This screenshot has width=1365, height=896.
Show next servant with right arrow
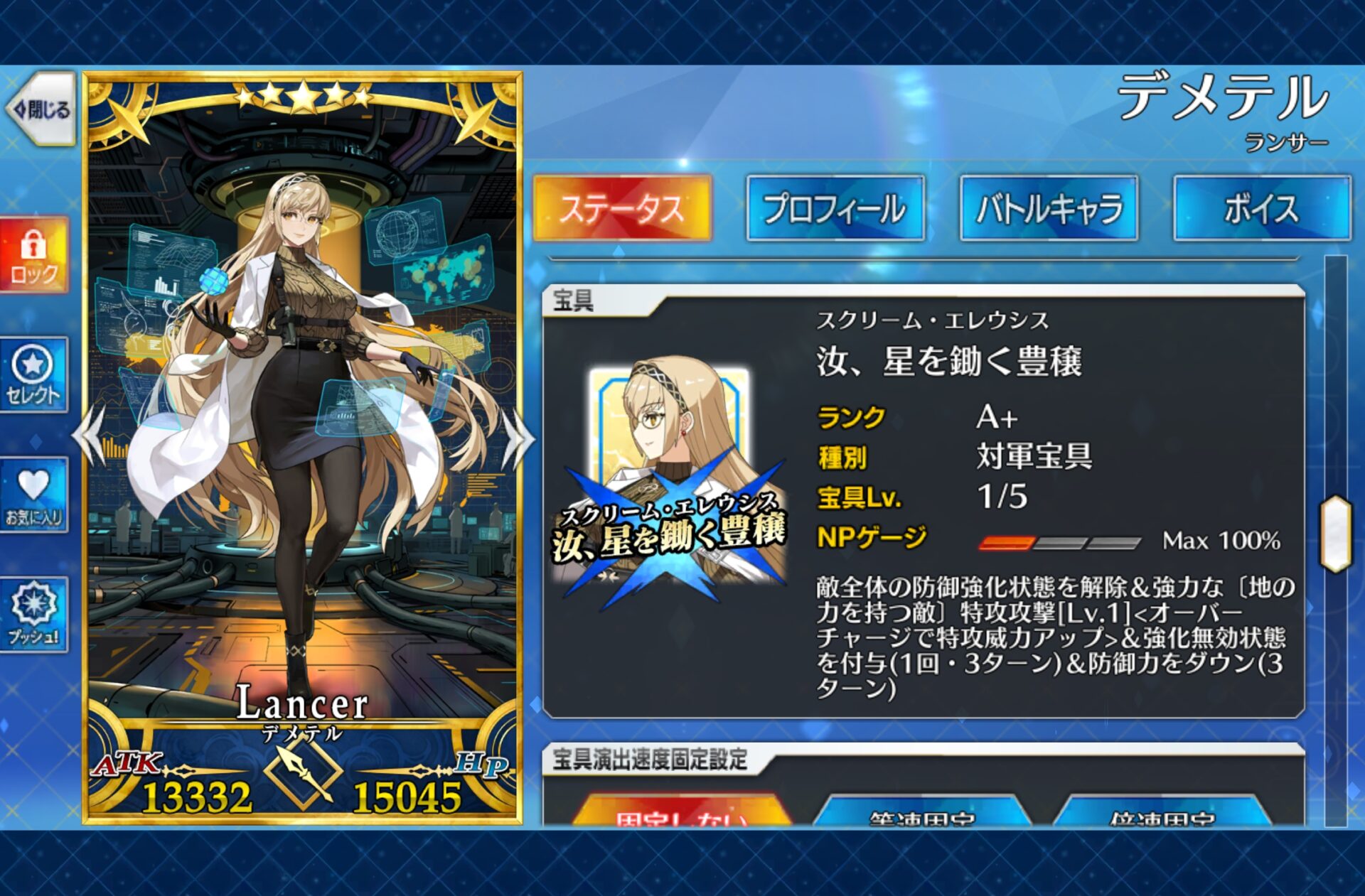tap(518, 437)
